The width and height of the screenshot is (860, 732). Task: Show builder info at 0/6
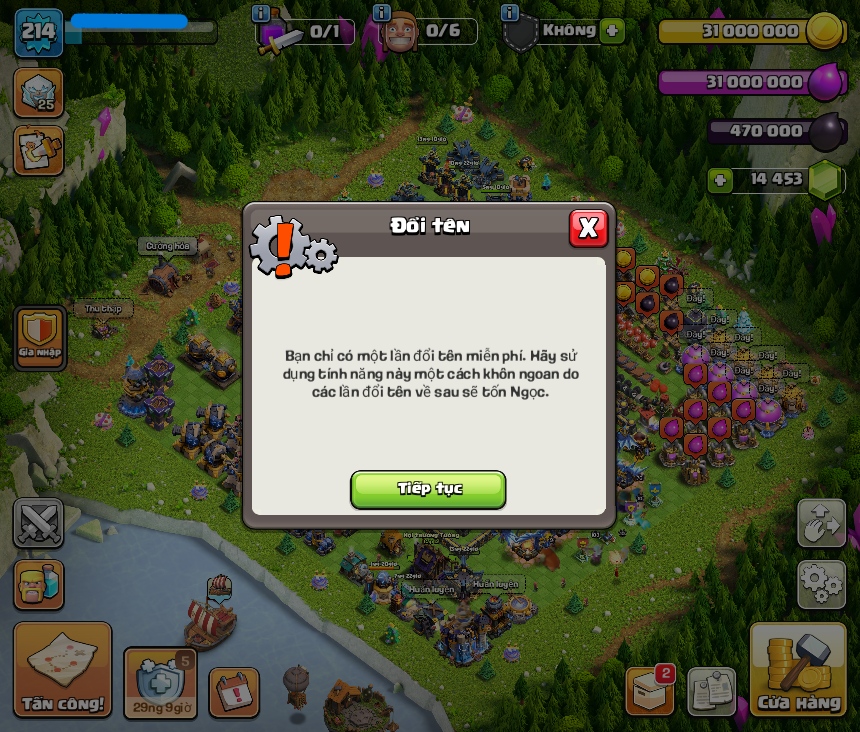[x=381, y=13]
